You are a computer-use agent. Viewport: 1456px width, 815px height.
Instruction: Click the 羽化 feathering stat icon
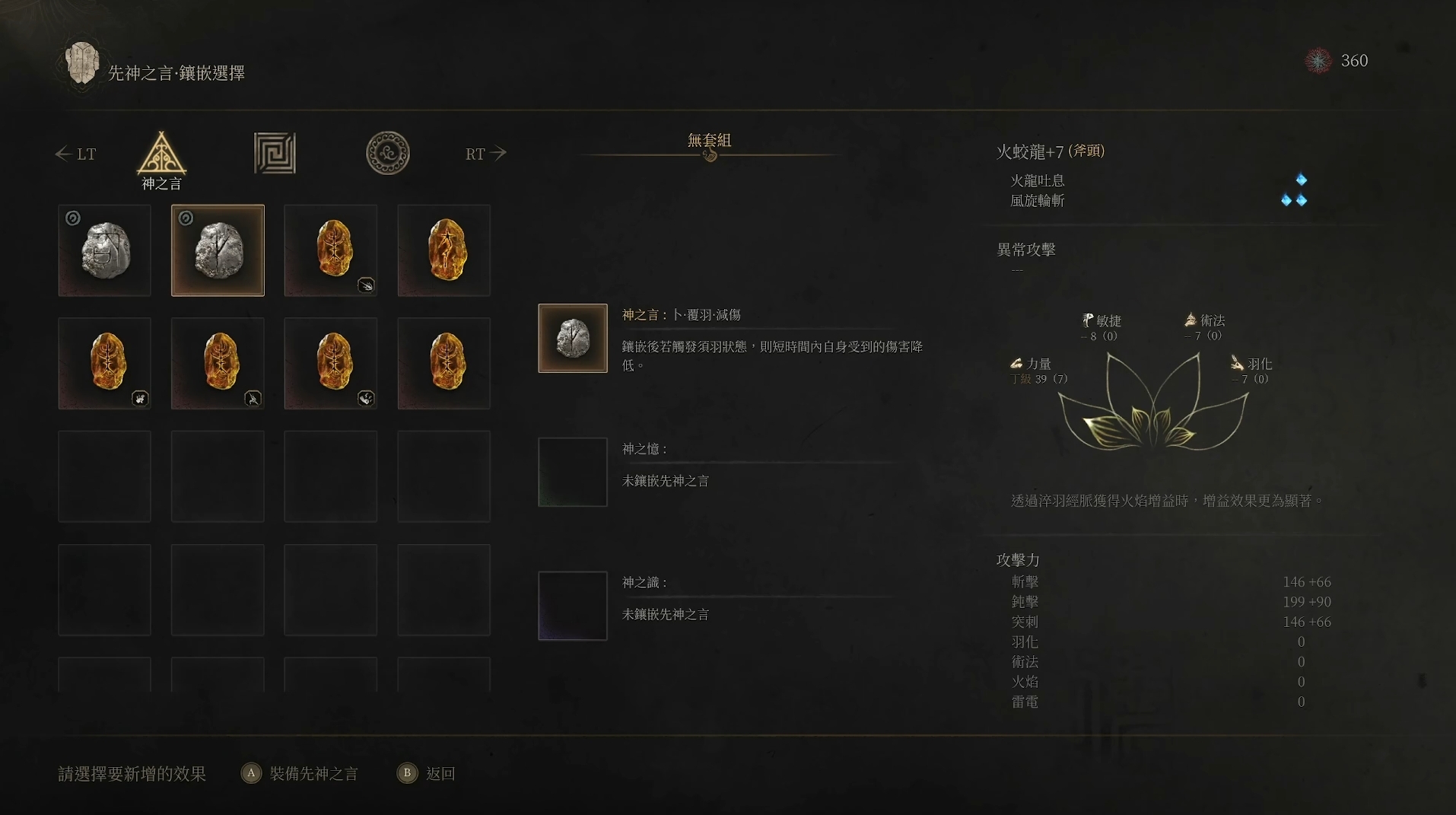point(1237,364)
